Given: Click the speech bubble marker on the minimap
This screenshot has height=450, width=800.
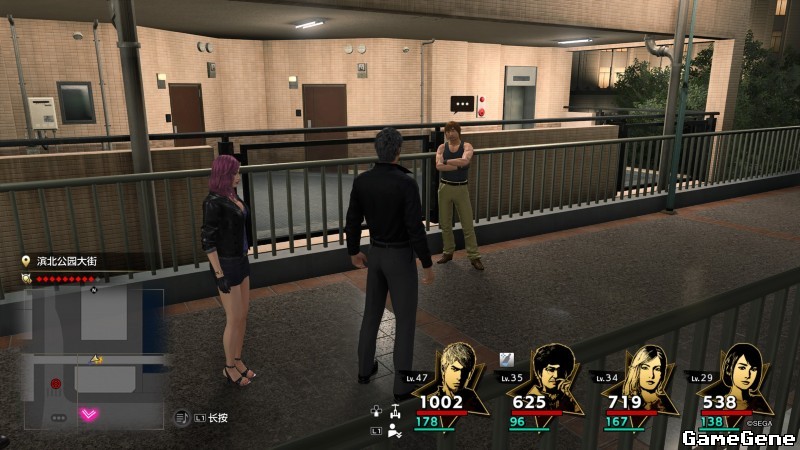Looking at the screenshot, I should pyautogui.click(x=58, y=417).
